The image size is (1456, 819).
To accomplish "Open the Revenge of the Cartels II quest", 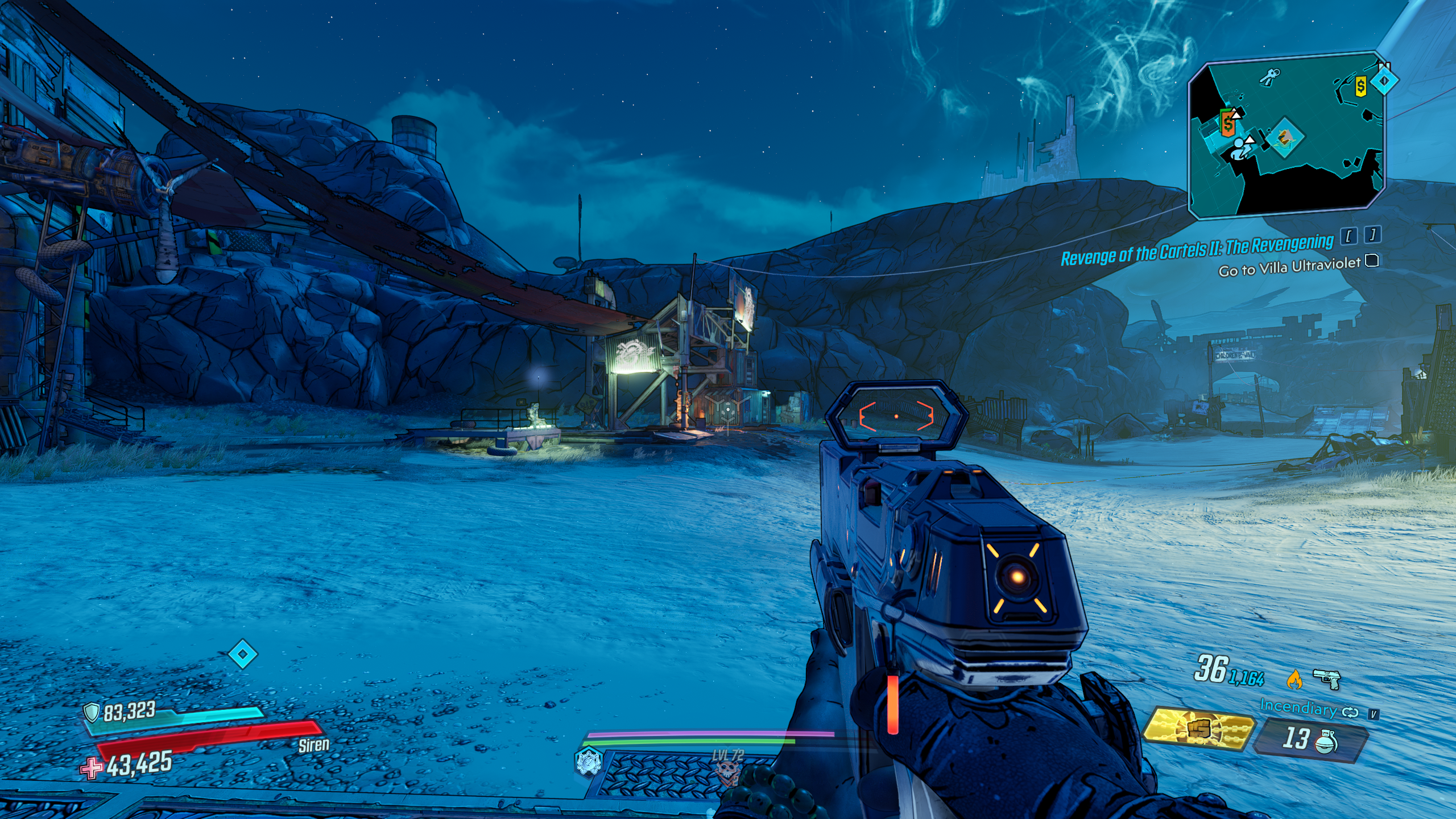I will tap(1197, 250).
